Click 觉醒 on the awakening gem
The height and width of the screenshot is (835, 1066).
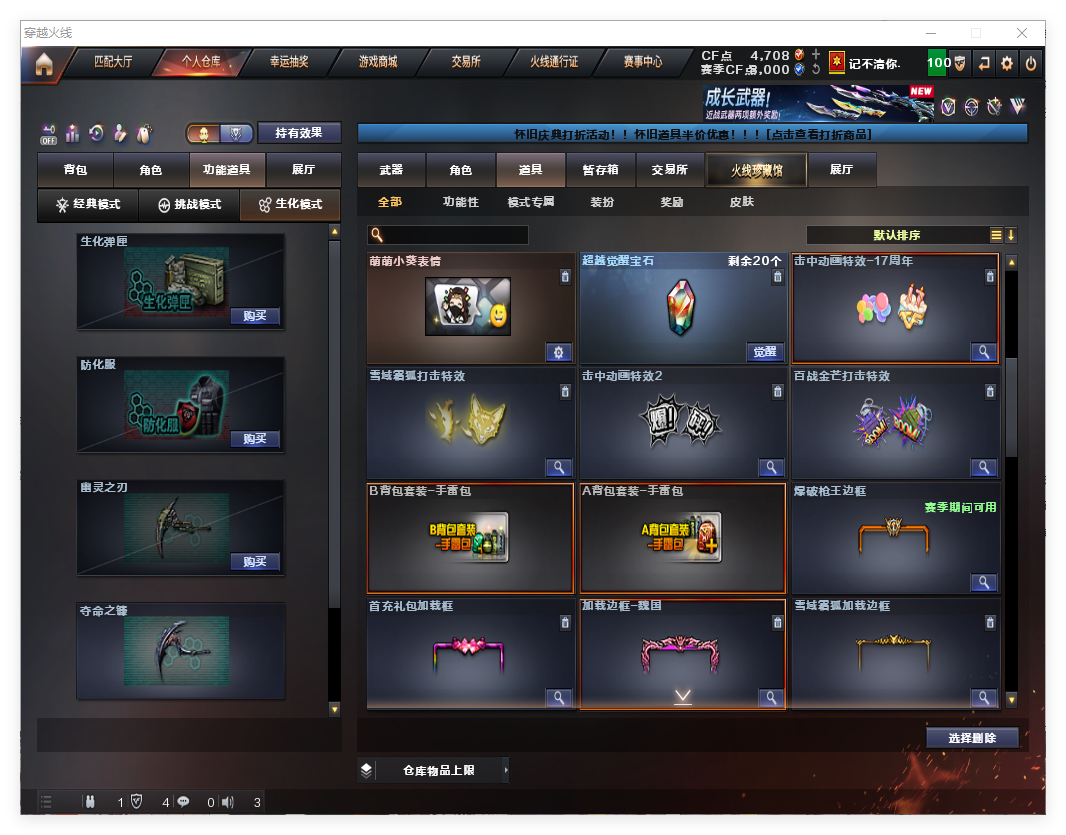(765, 352)
